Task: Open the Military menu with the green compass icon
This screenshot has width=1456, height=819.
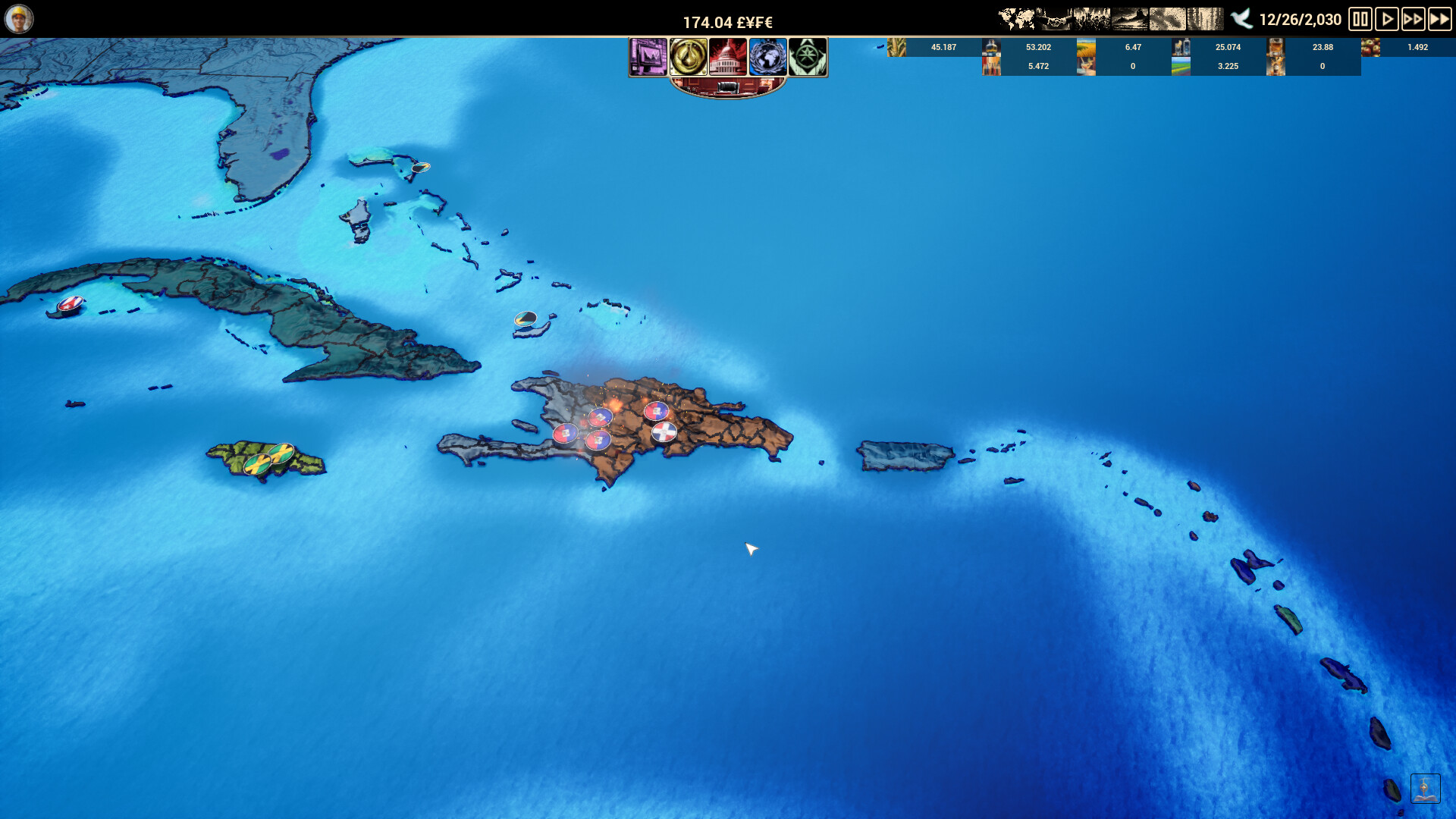Action: point(808,57)
